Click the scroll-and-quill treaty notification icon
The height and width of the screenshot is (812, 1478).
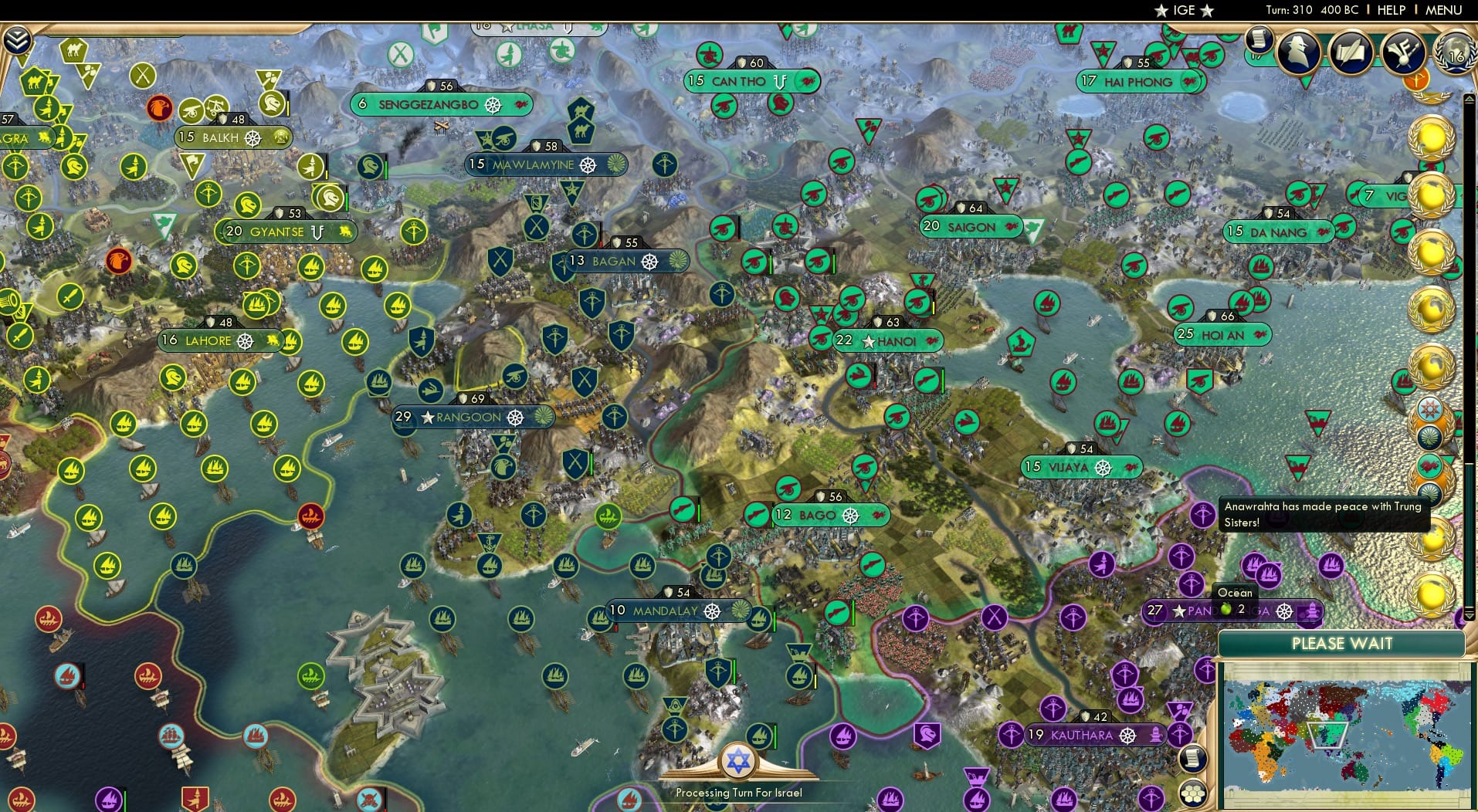[x=1350, y=51]
